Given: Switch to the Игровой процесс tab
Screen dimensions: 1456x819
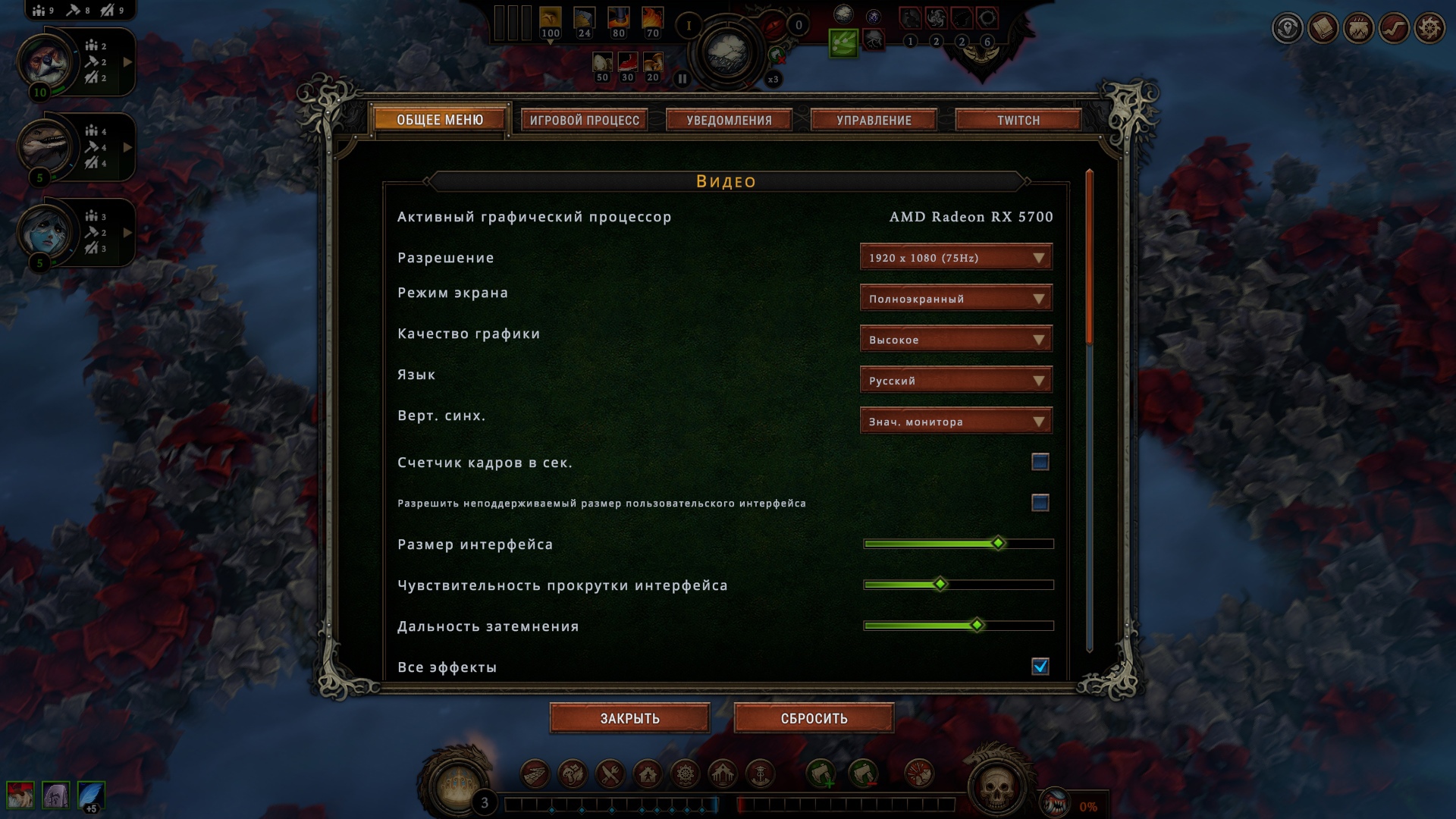Looking at the screenshot, I should click(584, 120).
